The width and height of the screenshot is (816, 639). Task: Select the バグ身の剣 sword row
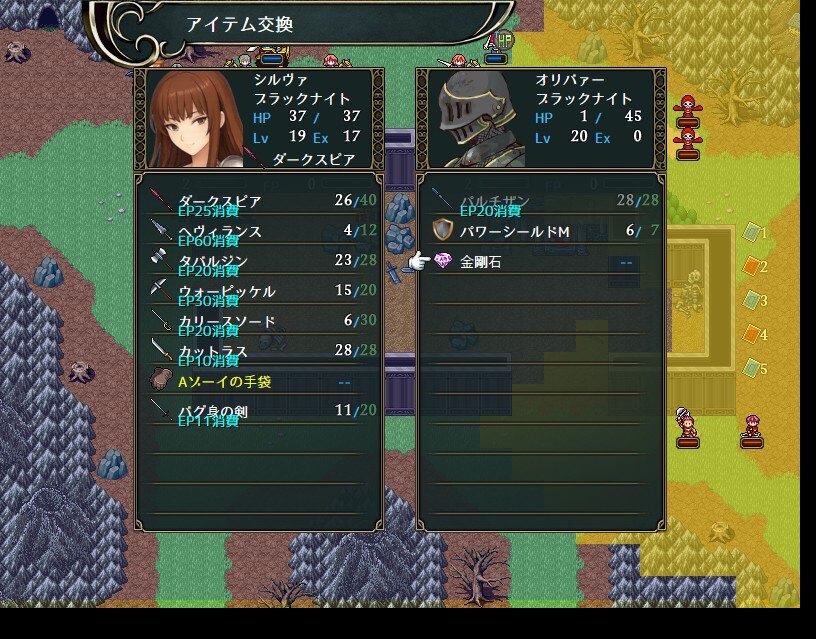[x=258, y=411]
